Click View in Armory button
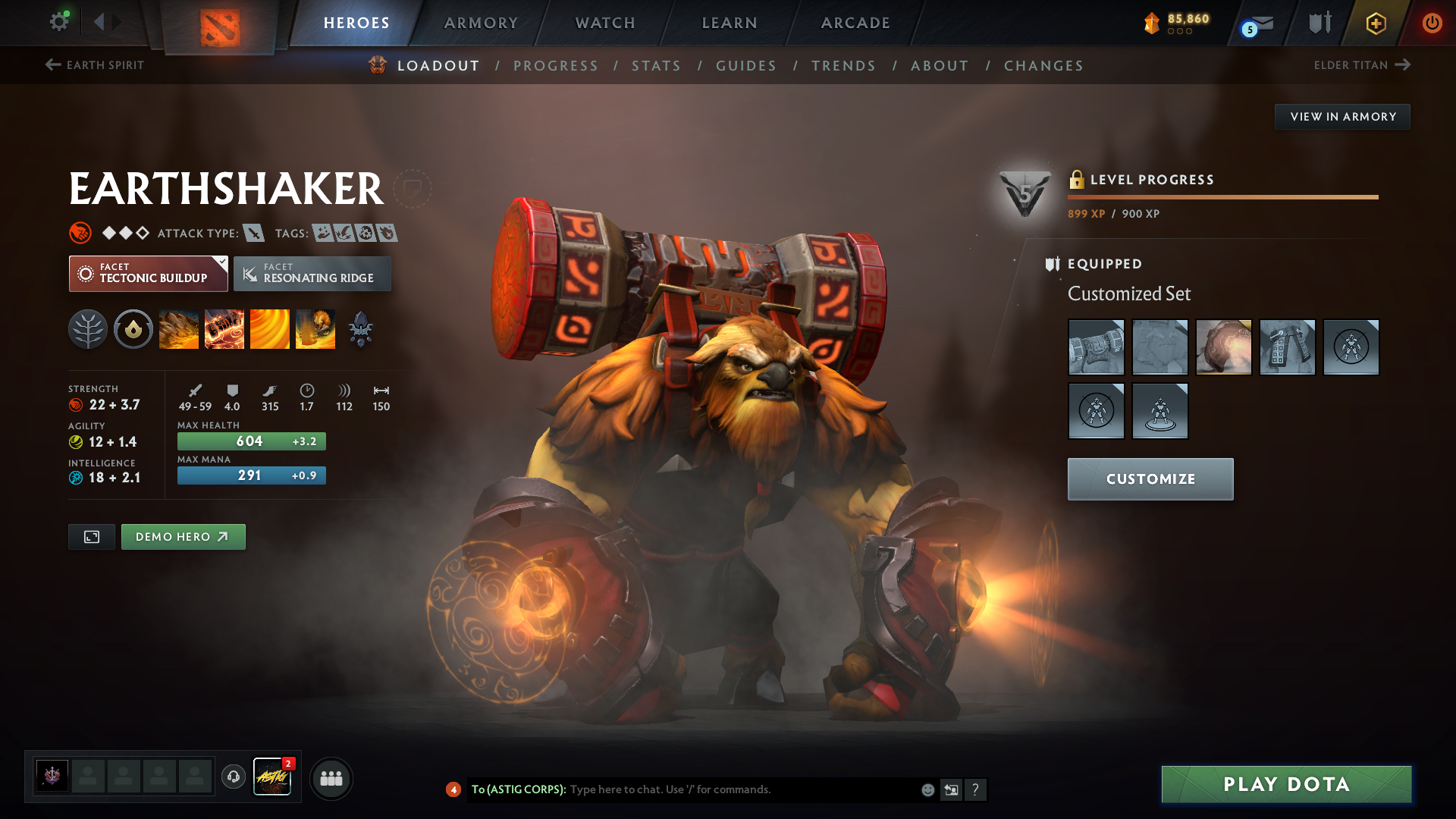This screenshot has height=819, width=1456. pos(1342,117)
